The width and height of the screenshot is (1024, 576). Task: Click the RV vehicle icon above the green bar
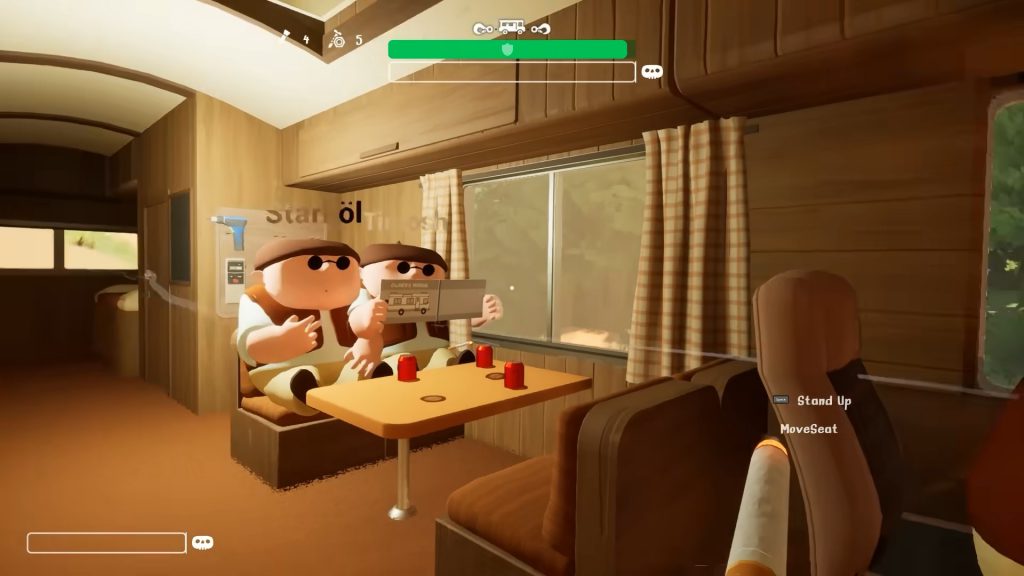512,28
